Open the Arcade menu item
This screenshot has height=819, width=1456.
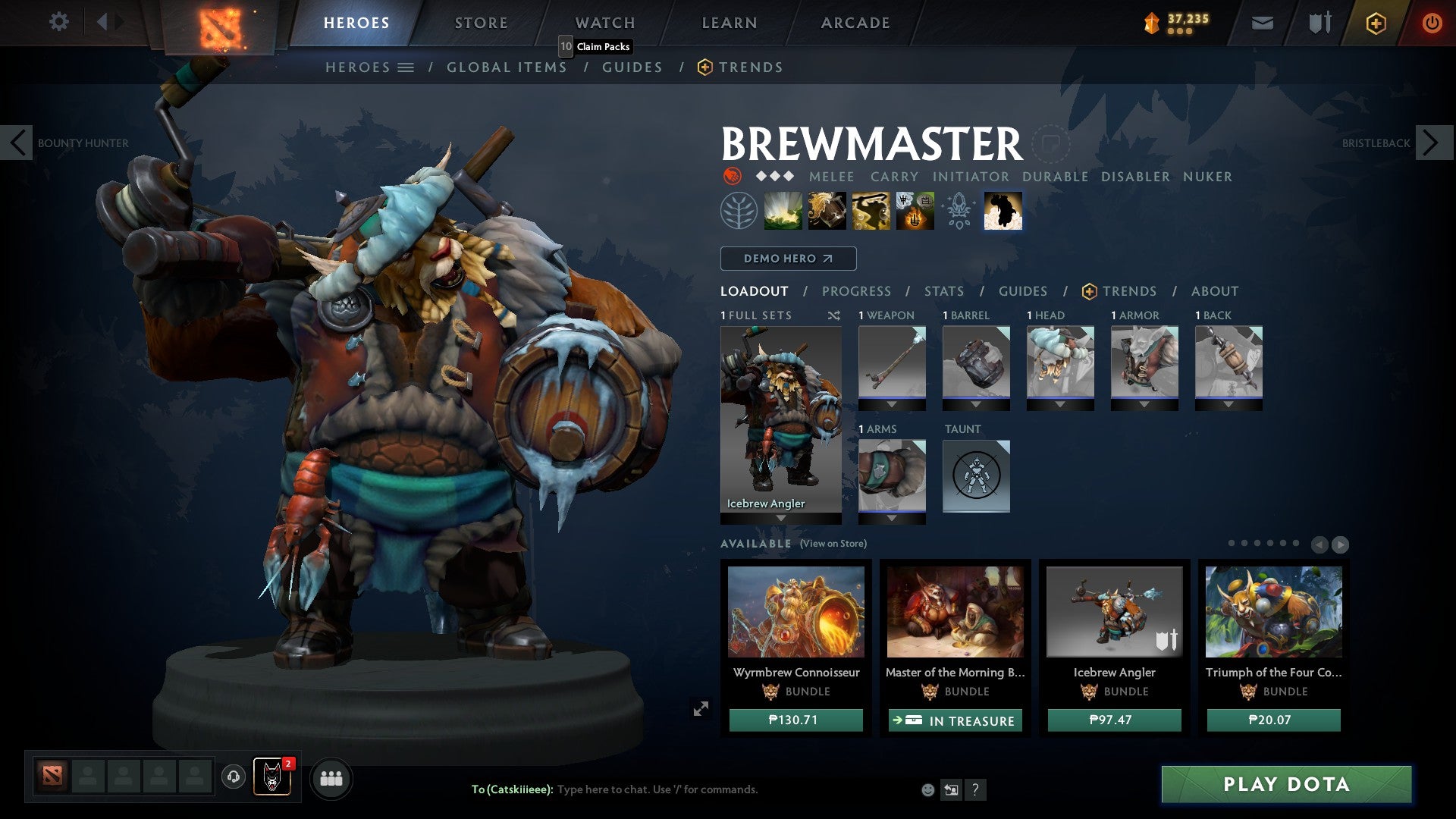click(855, 22)
